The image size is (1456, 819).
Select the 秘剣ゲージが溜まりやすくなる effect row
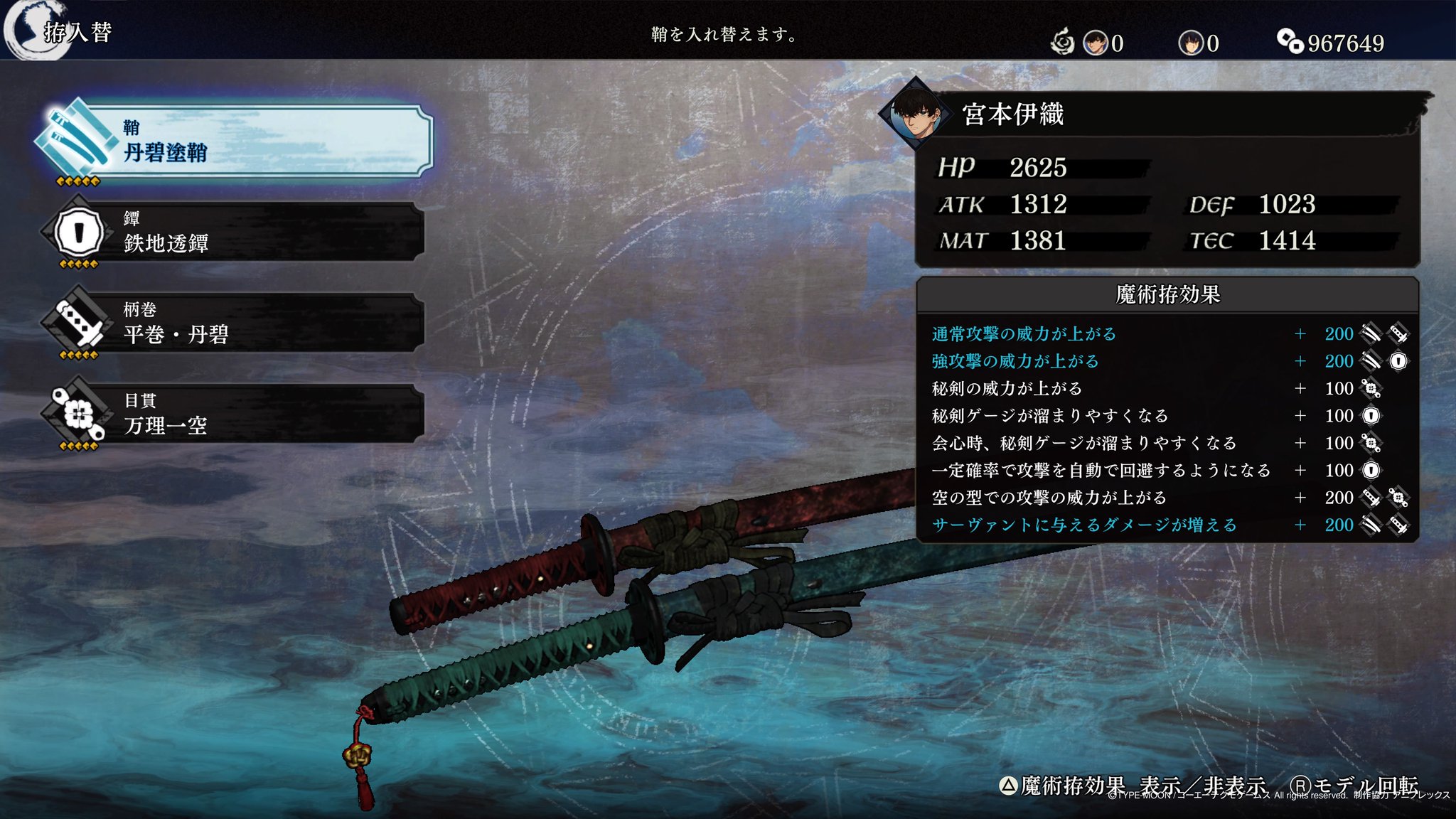click(x=1166, y=416)
